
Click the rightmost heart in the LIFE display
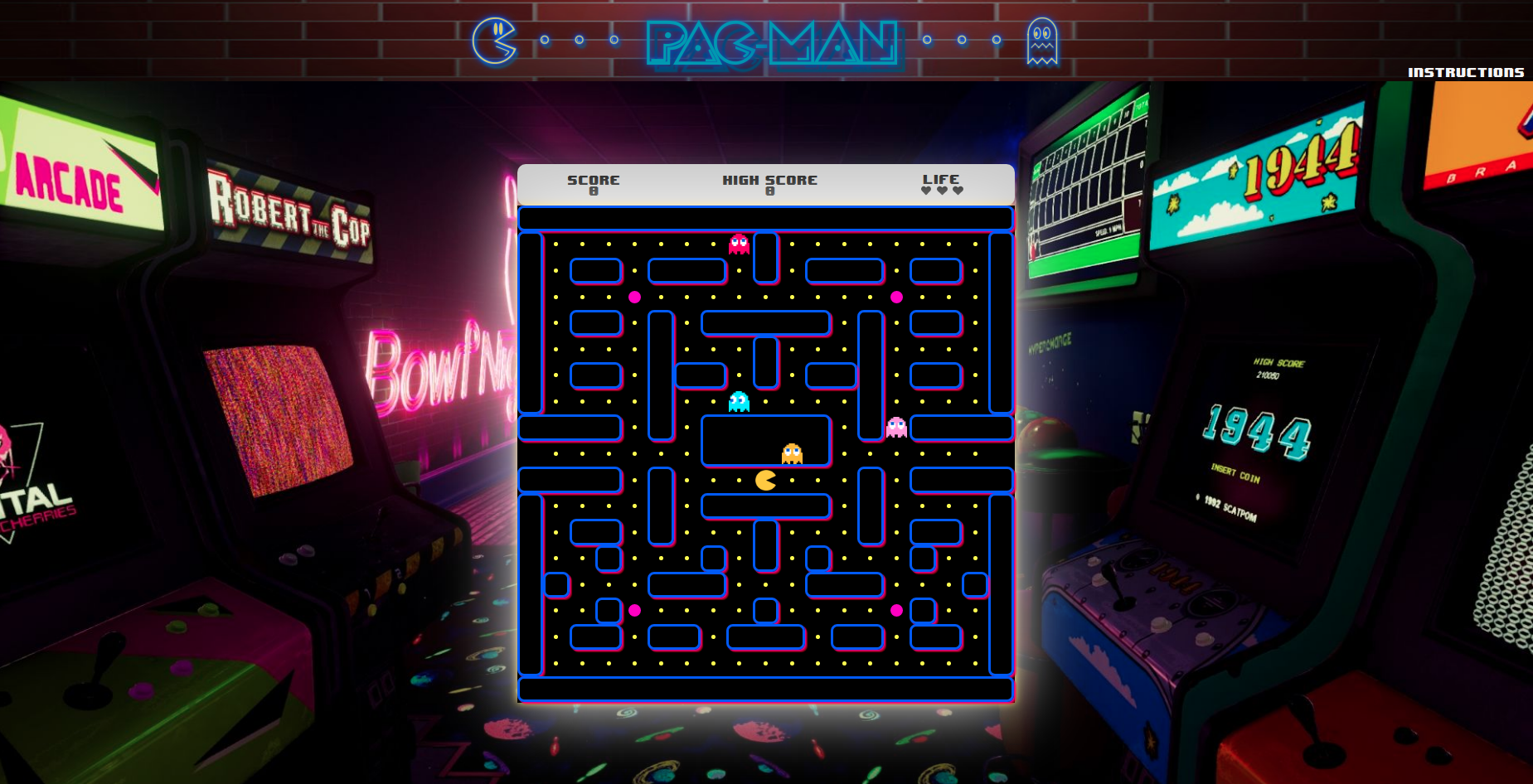pos(957,189)
